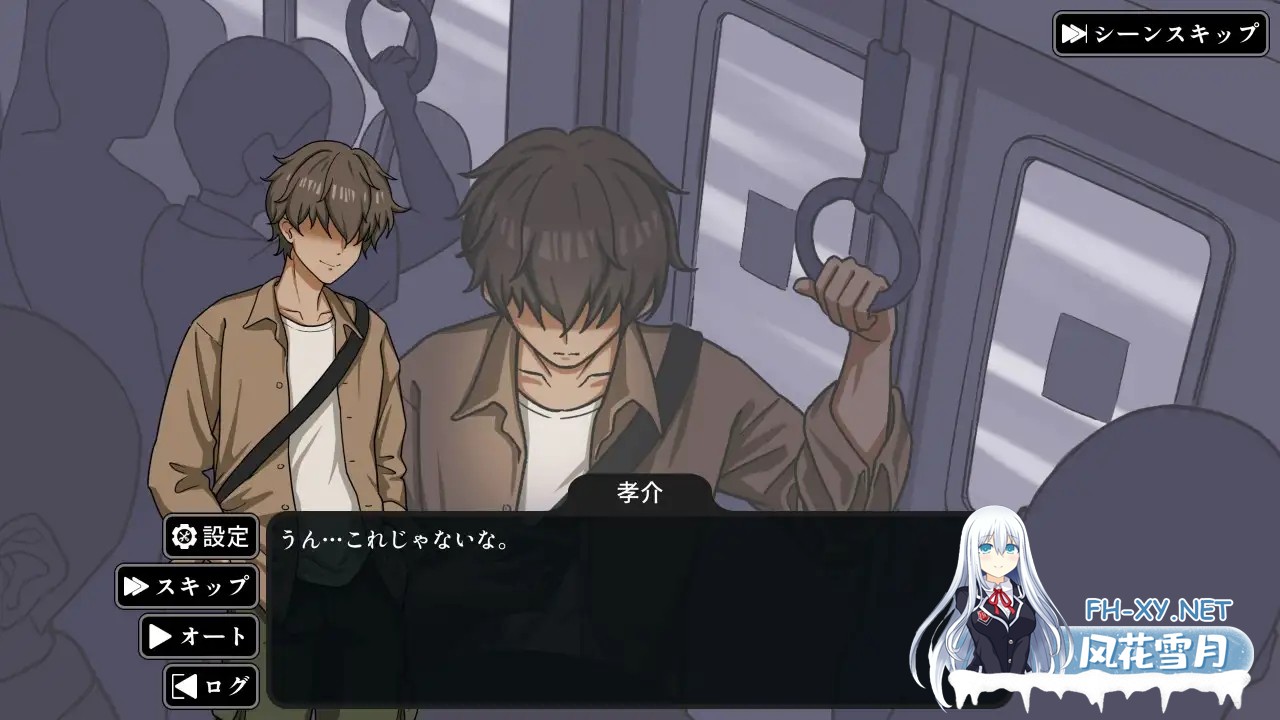
Task: Open the settings via the 設定 gear
Action: [x=210, y=536]
